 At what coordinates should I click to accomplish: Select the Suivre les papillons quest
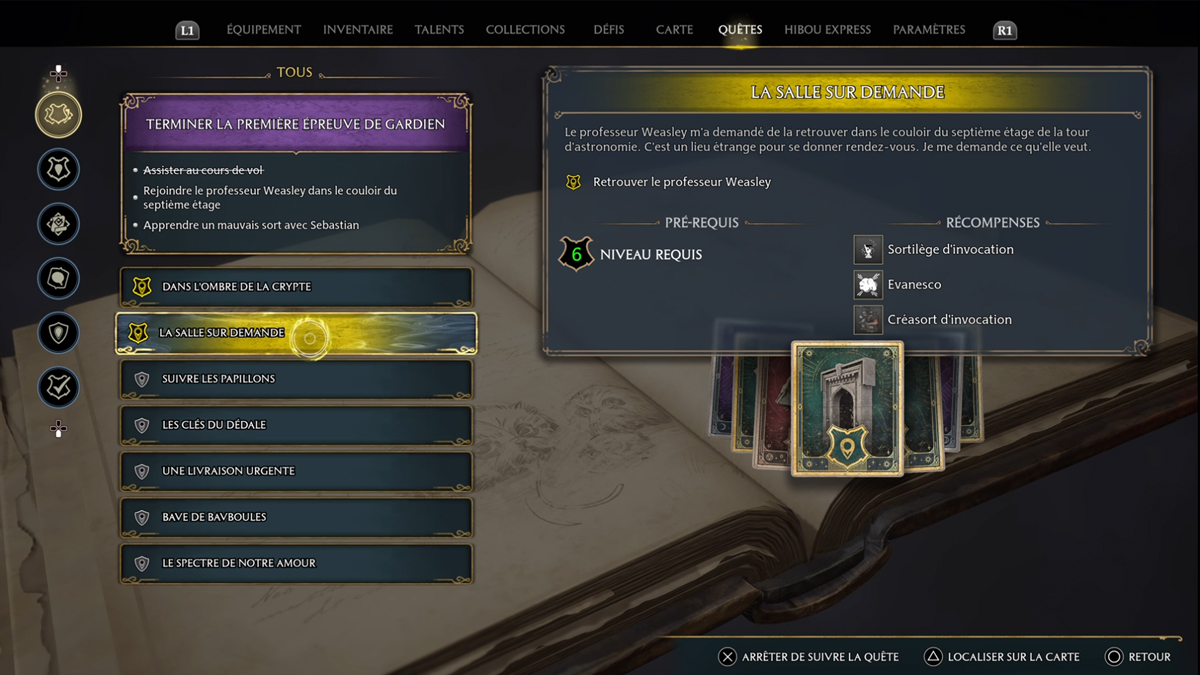point(297,379)
